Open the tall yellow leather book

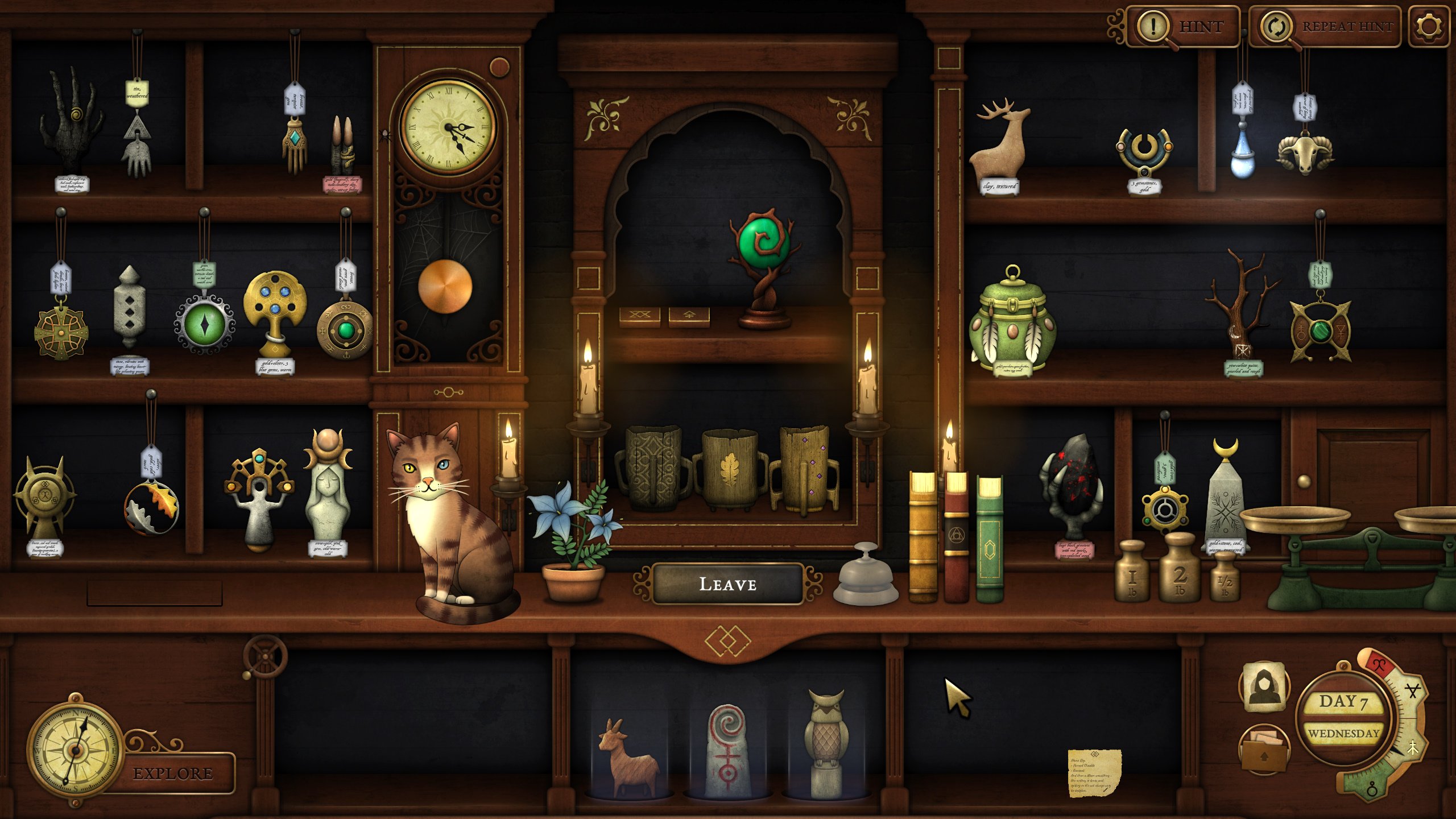(x=923, y=537)
